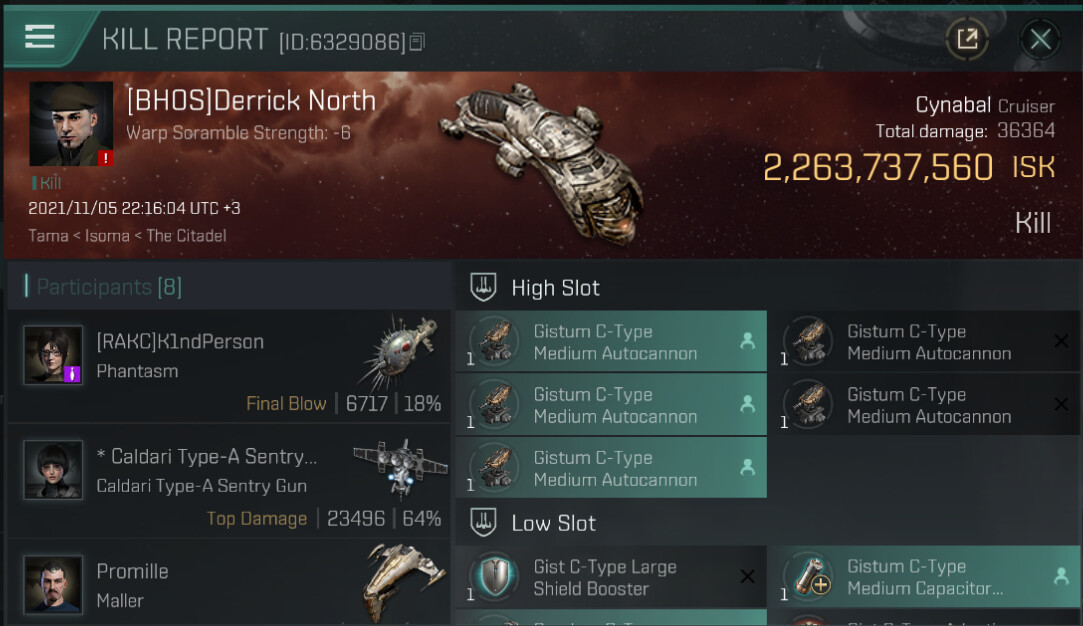Open the hamburger menu
This screenshot has width=1083, height=626.
[40, 37]
